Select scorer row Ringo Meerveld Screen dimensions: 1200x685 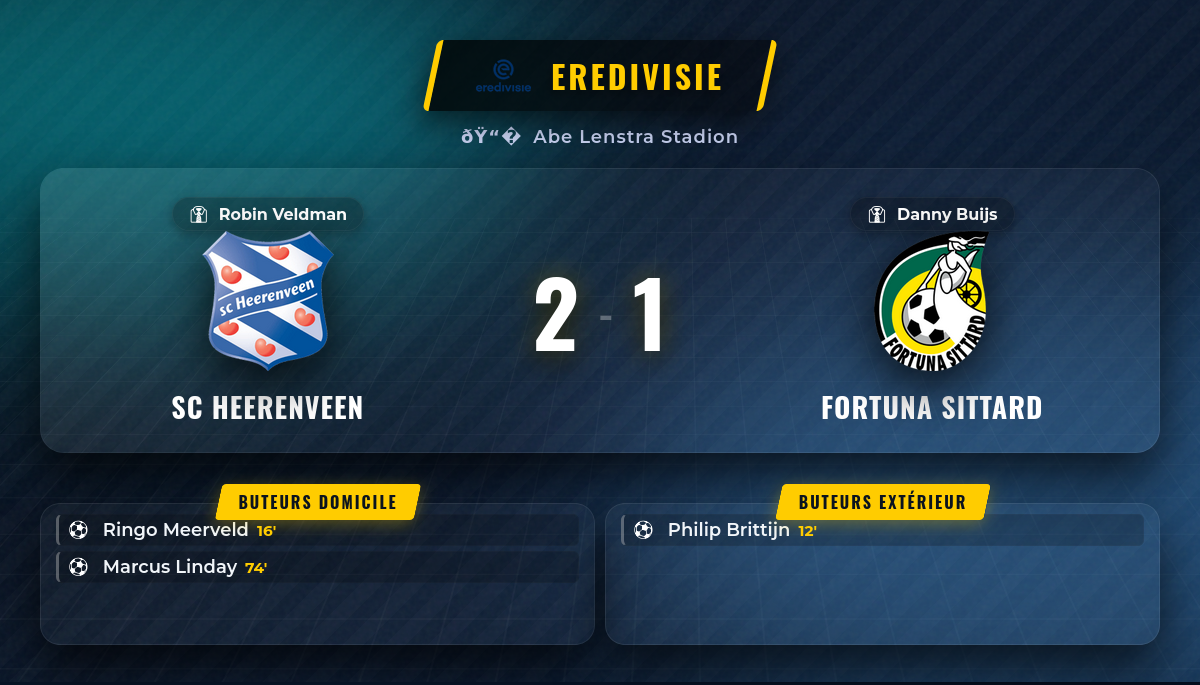tap(318, 530)
